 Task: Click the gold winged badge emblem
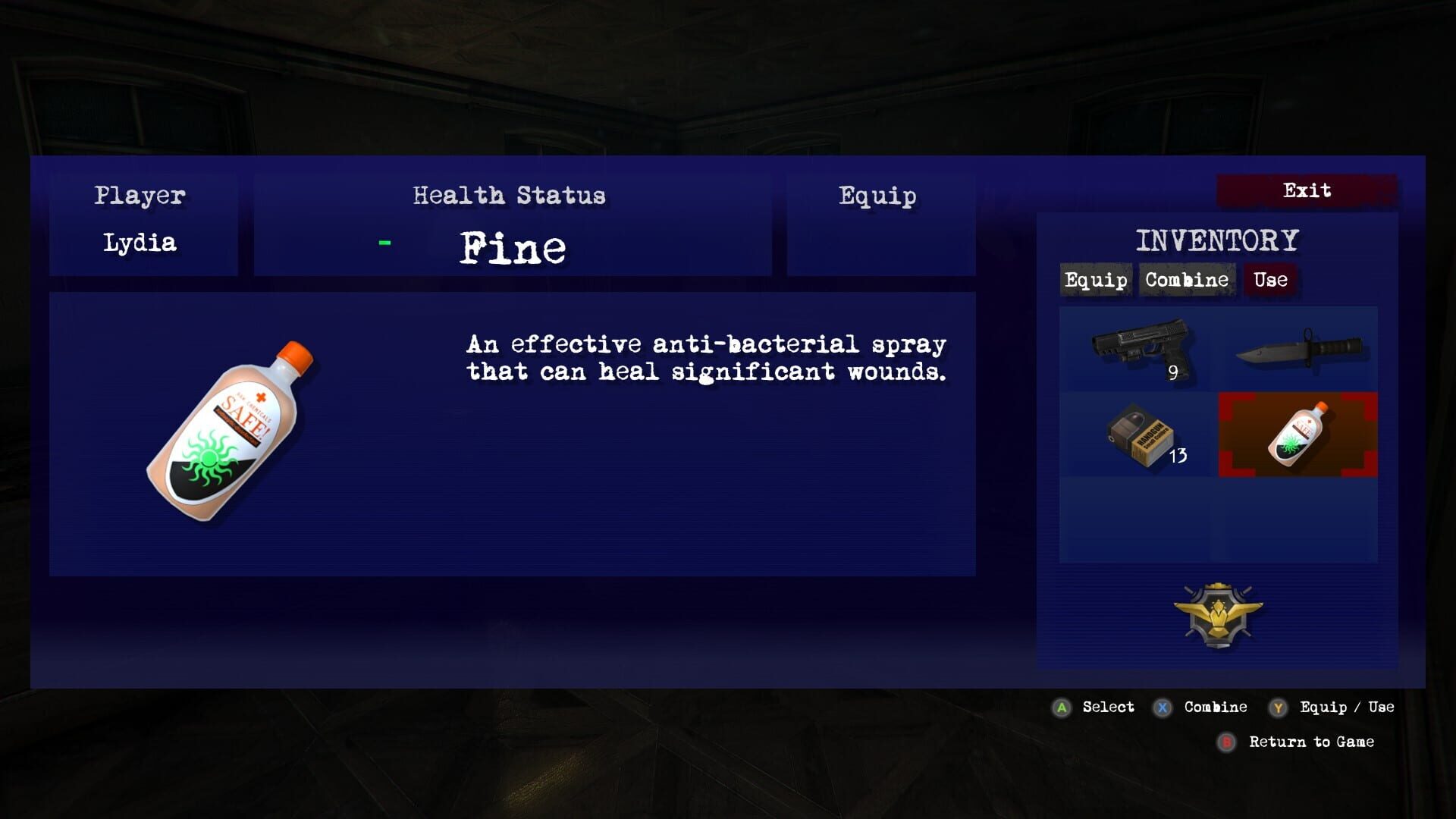click(1218, 614)
